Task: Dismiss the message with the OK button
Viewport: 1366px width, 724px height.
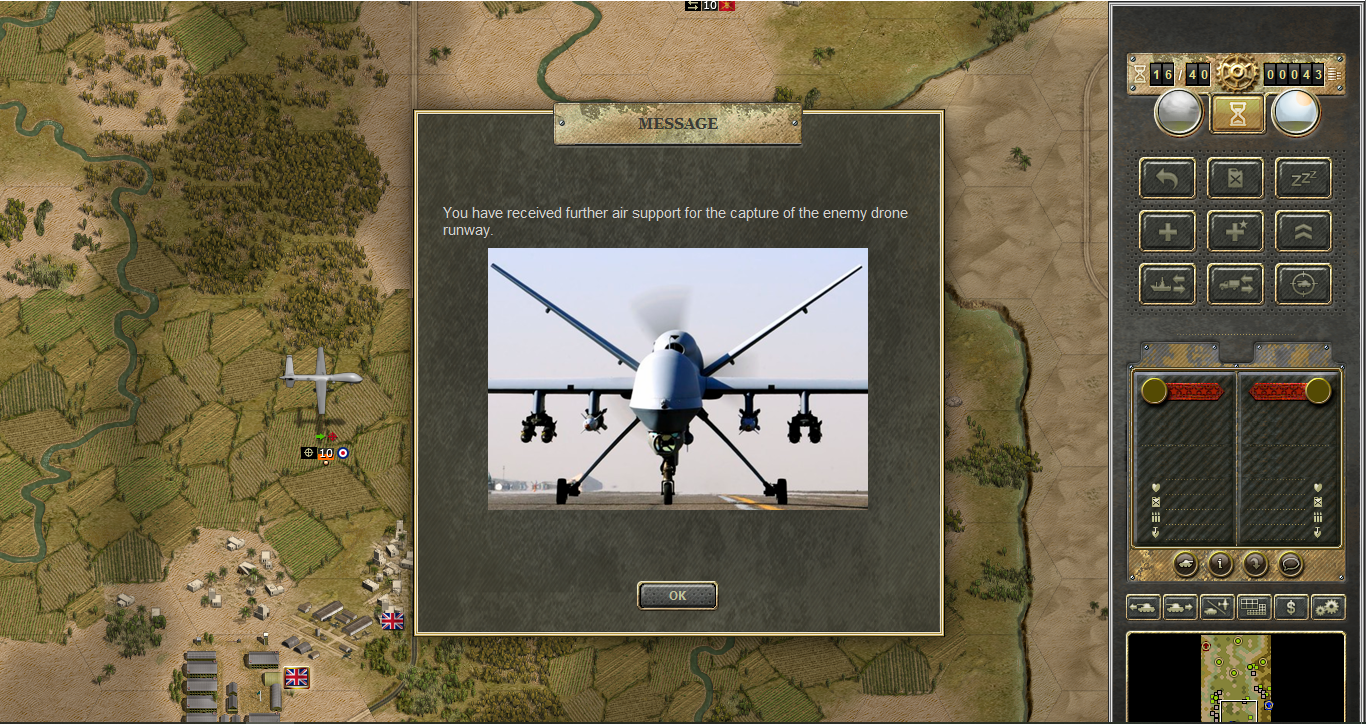Action: [x=677, y=595]
